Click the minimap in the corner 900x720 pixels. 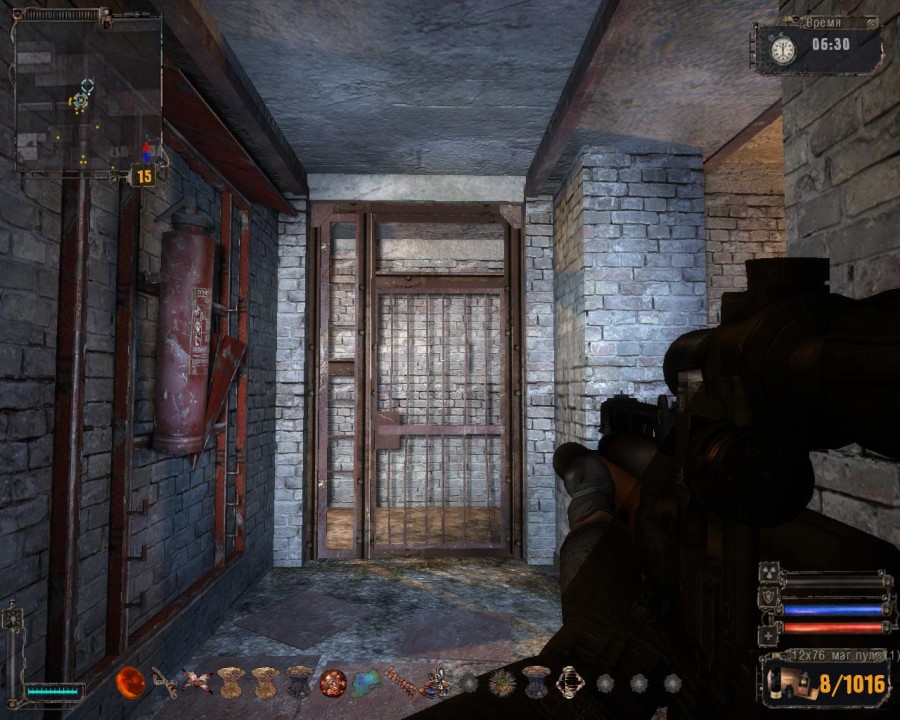pos(88,91)
